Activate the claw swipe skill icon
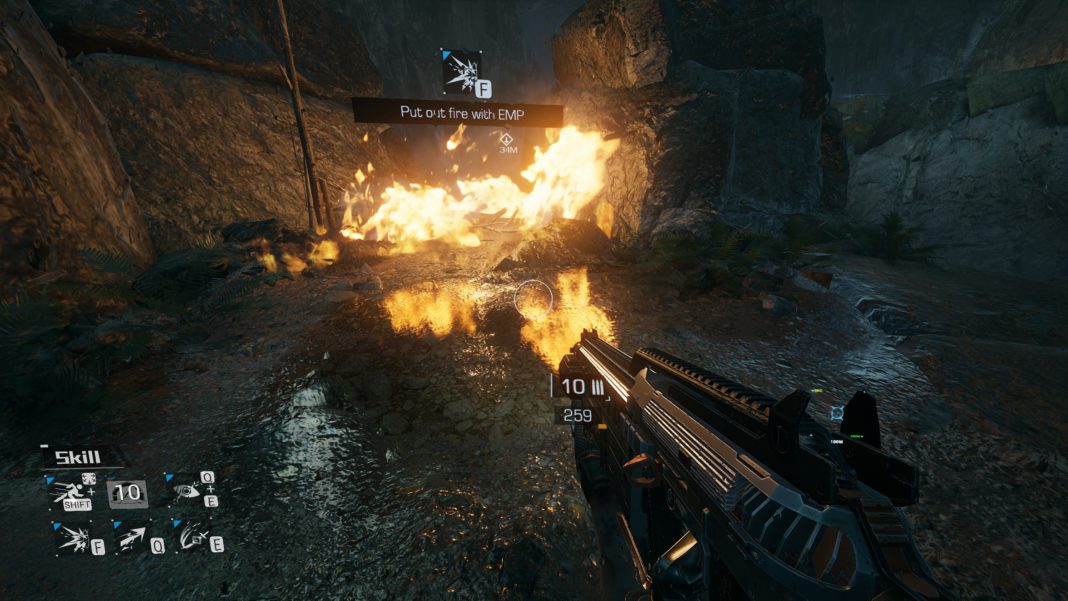 [x=190, y=540]
